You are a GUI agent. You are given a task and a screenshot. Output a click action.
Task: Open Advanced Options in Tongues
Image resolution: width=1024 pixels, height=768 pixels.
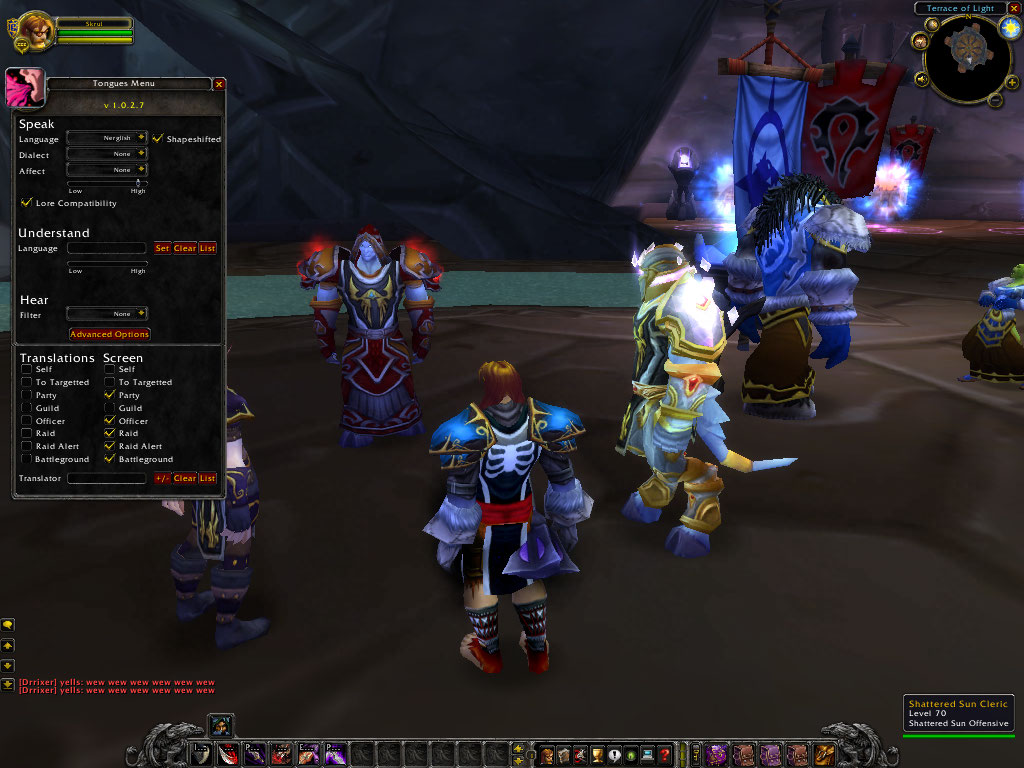click(x=109, y=334)
